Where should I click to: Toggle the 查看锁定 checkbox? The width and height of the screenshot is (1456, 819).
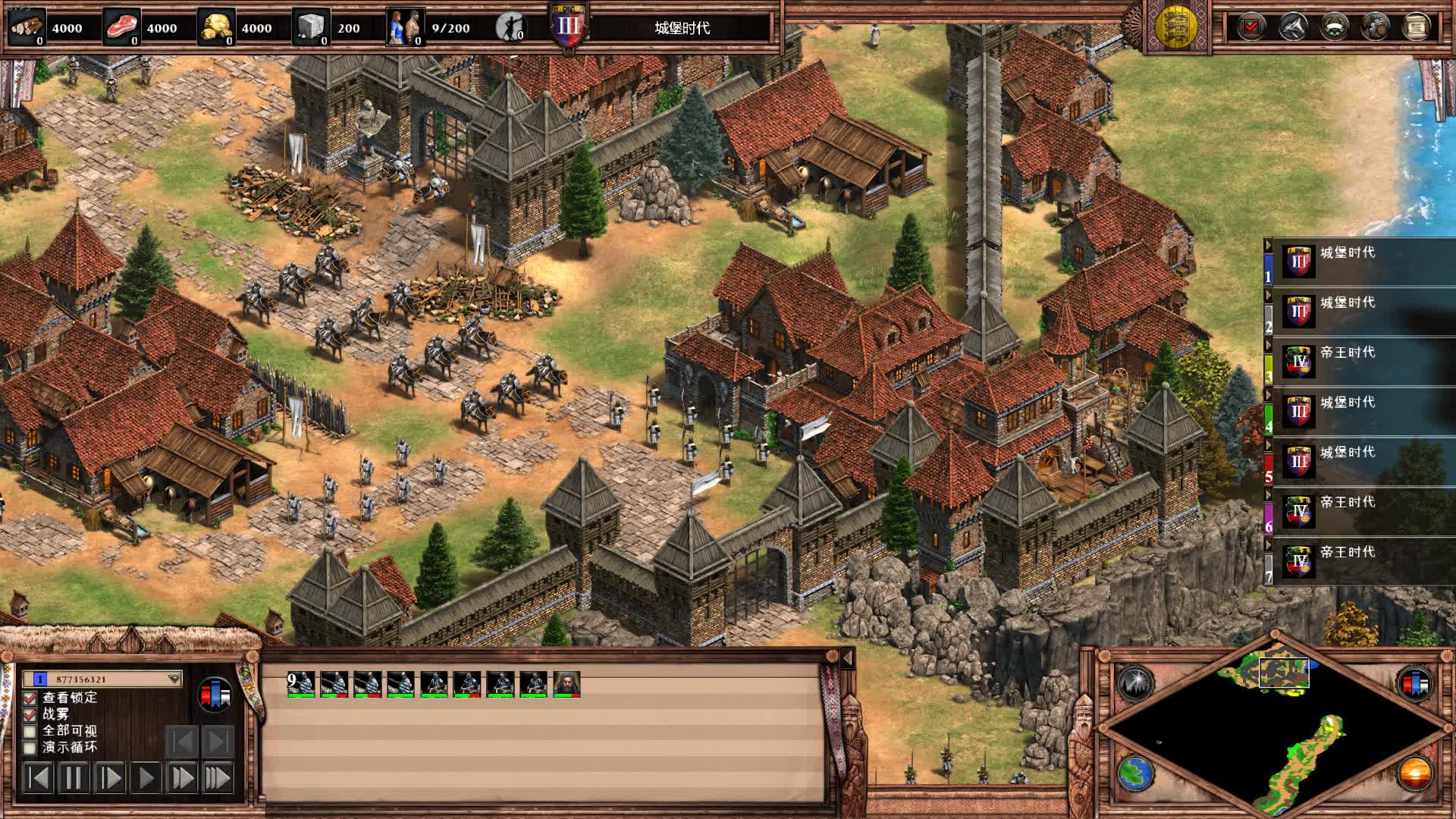point(30,698)
